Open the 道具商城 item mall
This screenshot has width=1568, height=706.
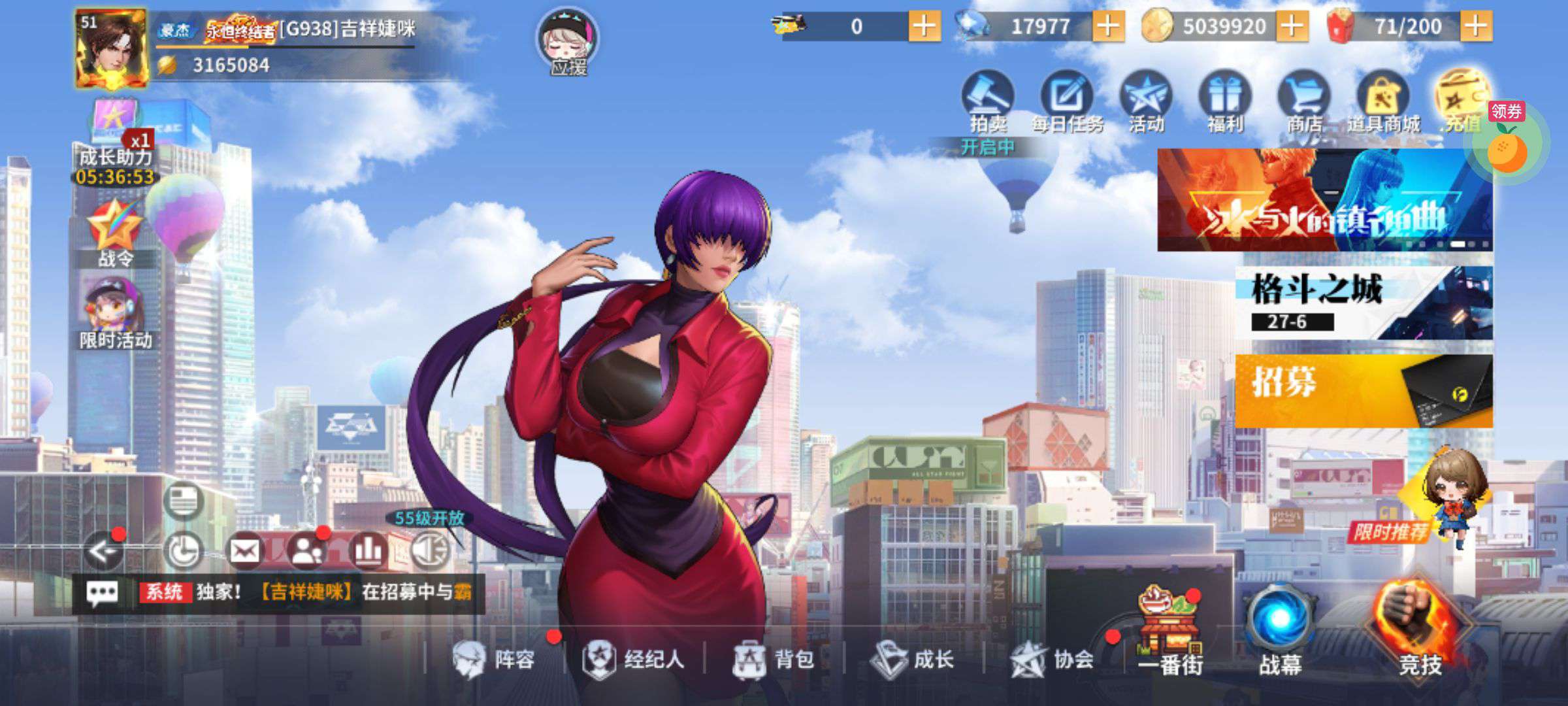pyautogui.click(x=1382, y=103)
